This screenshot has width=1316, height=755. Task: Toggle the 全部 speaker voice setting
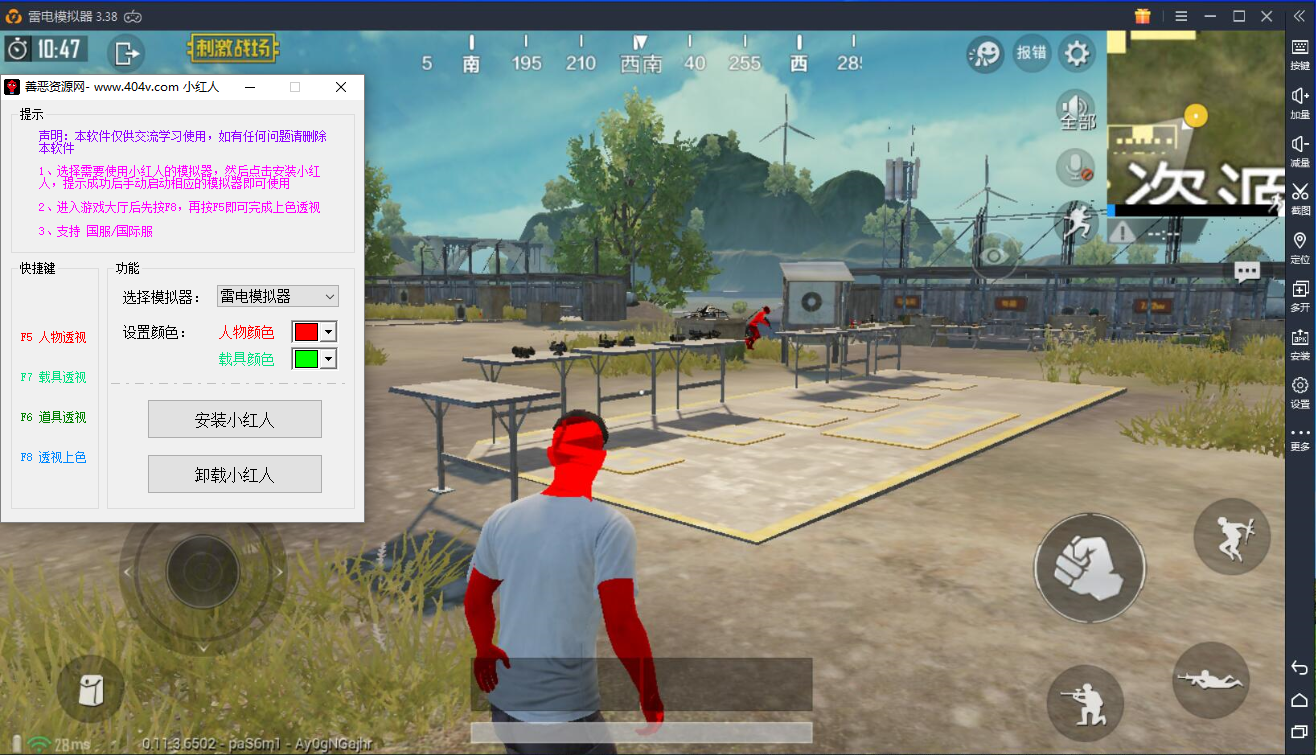tap(1077, 110)
